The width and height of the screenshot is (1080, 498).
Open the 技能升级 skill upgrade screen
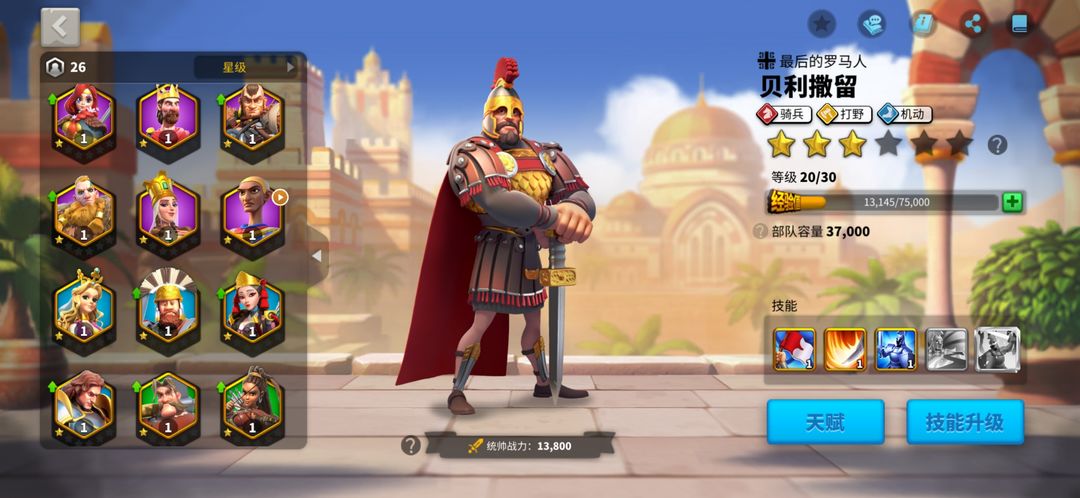pyautogui.click(x=965, y=422)
